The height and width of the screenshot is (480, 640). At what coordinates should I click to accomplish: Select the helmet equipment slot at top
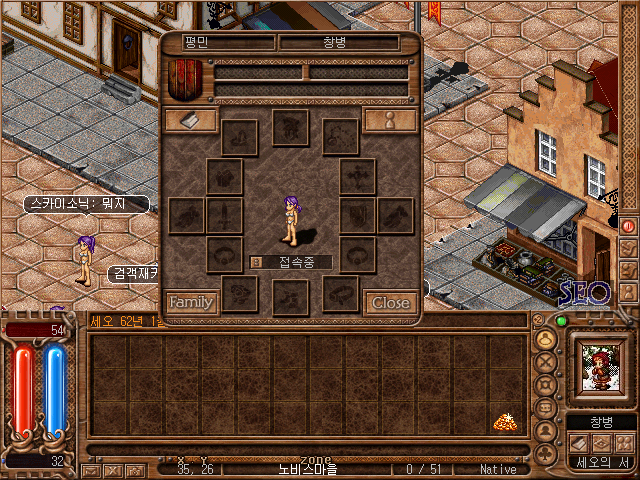290,127
